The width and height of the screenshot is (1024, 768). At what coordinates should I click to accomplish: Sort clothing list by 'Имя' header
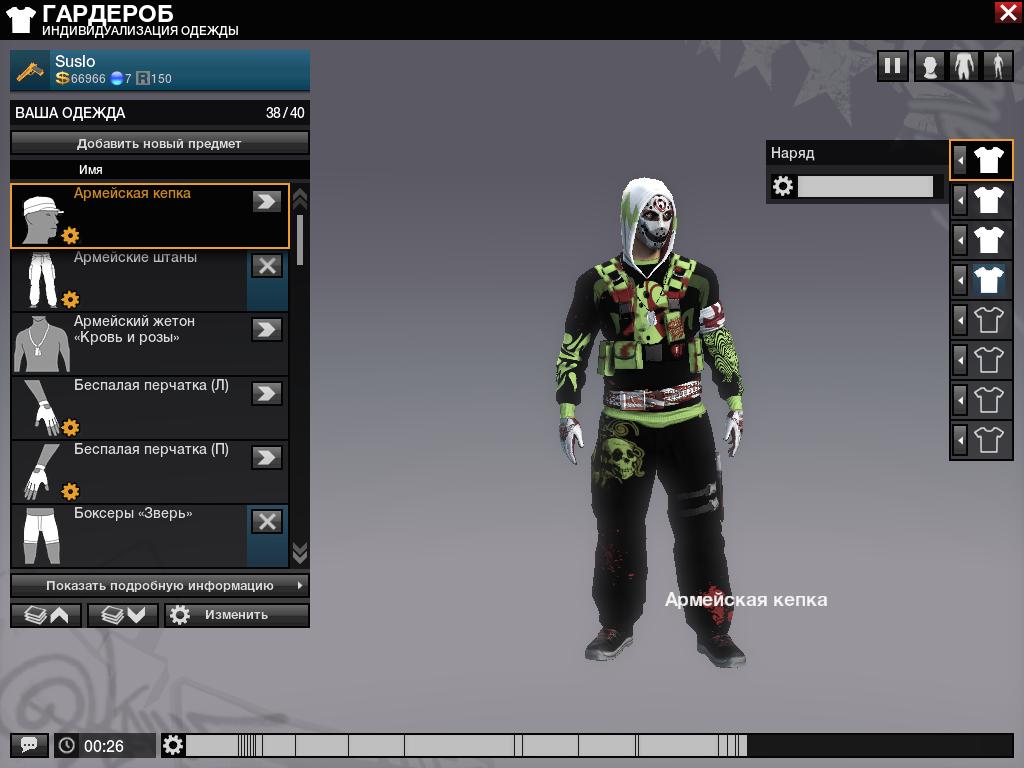click(x=91, y=170)
